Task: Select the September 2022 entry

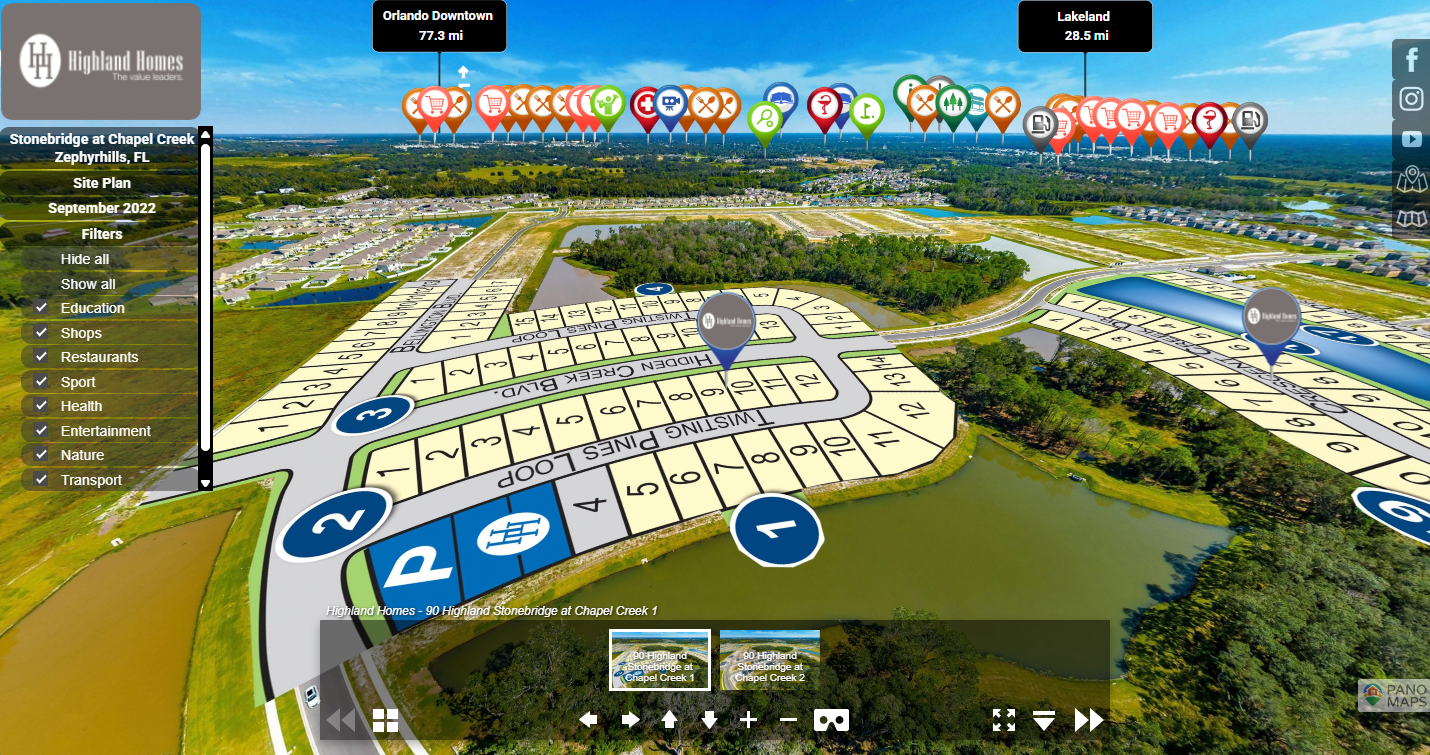Action: pos(101,208)
